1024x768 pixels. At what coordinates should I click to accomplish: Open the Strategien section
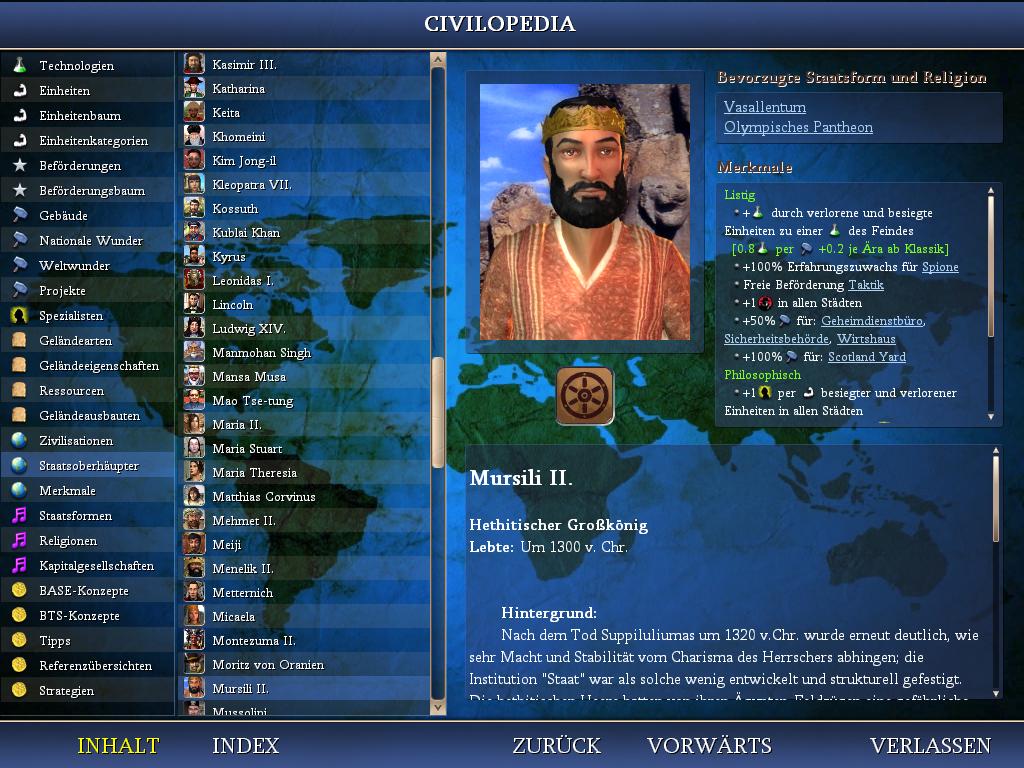point(67,691)
